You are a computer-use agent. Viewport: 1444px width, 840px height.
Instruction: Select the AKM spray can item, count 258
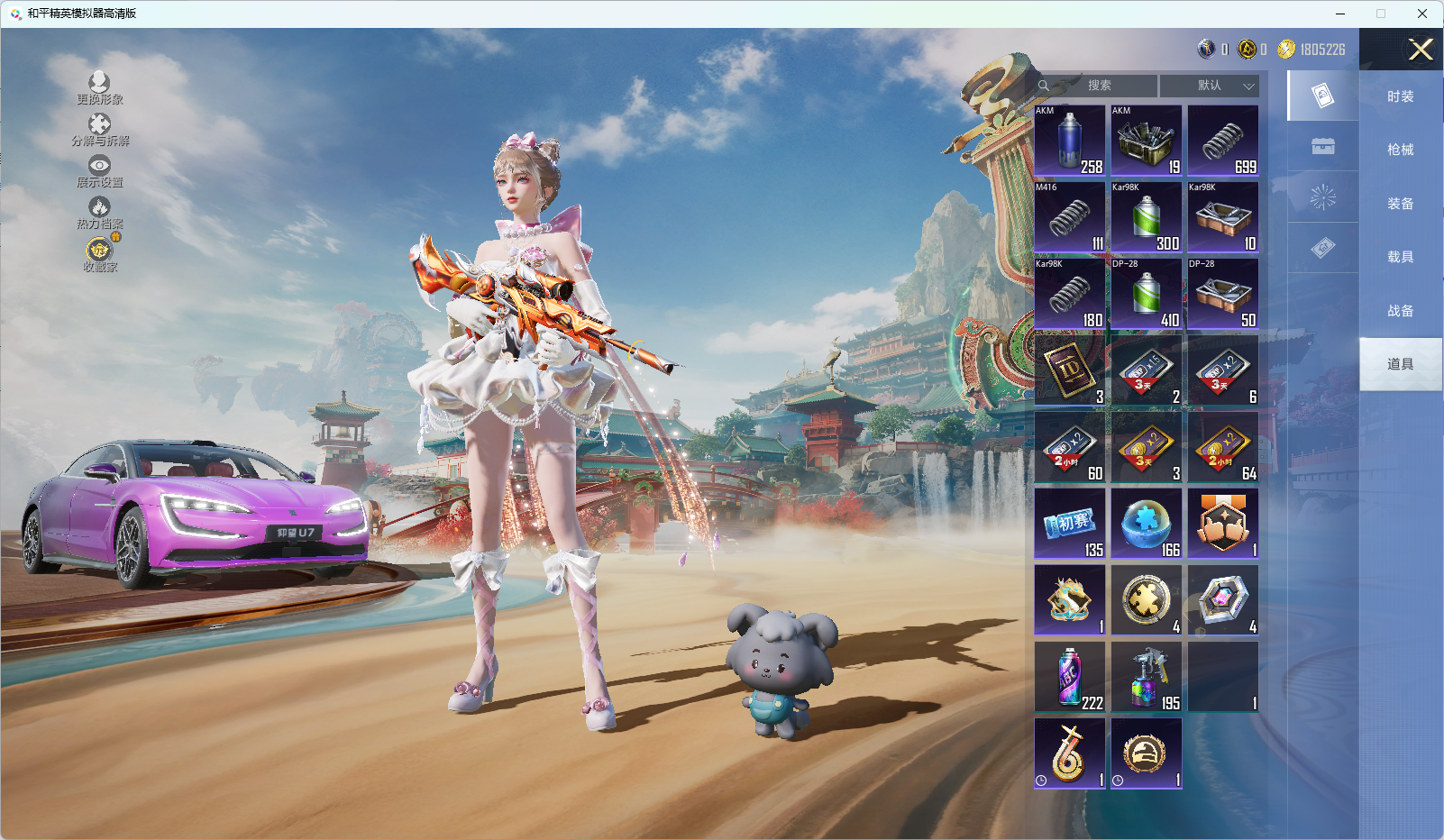[1070, 141]
